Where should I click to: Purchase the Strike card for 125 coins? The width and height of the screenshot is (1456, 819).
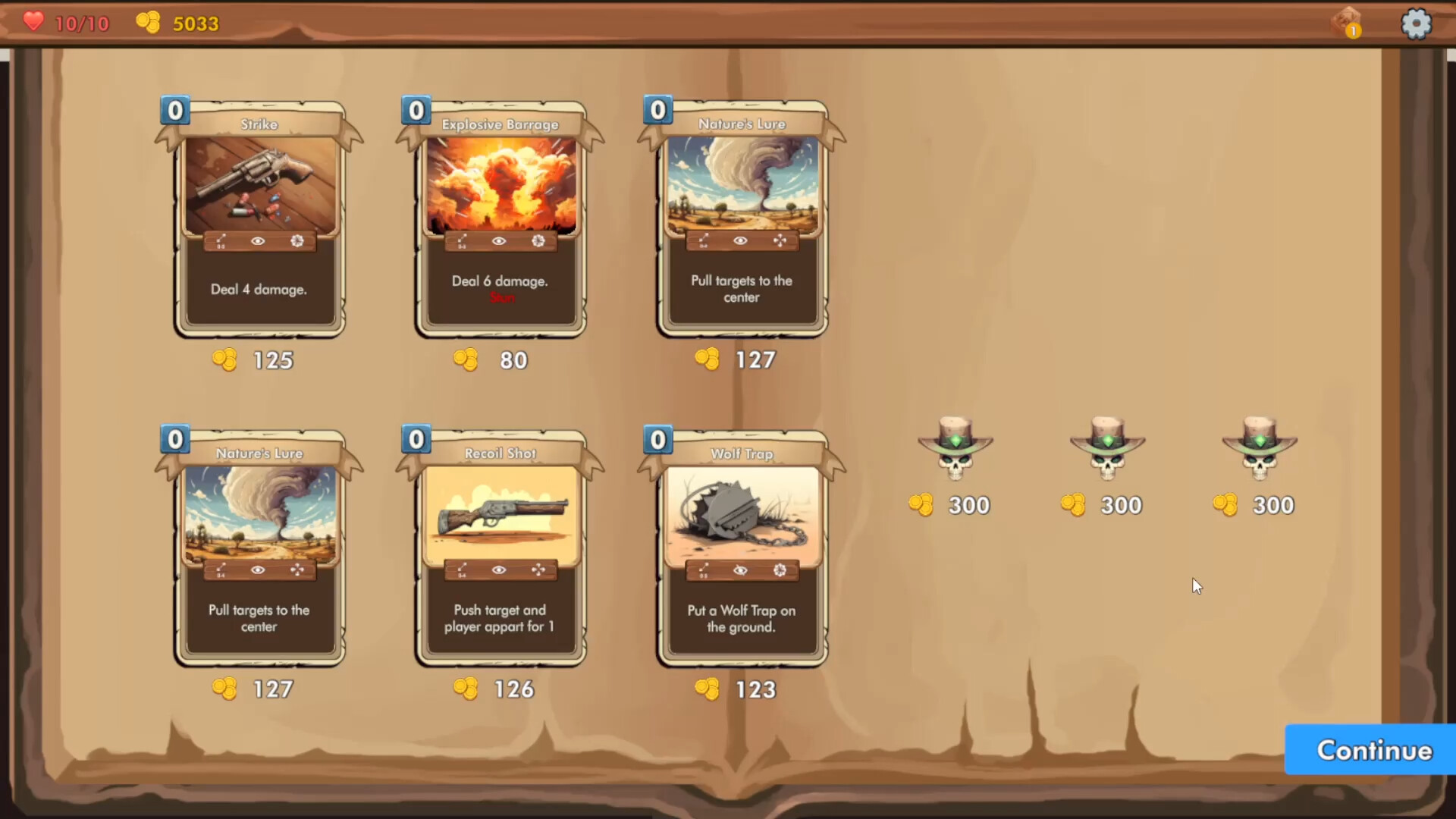point(258,360)
